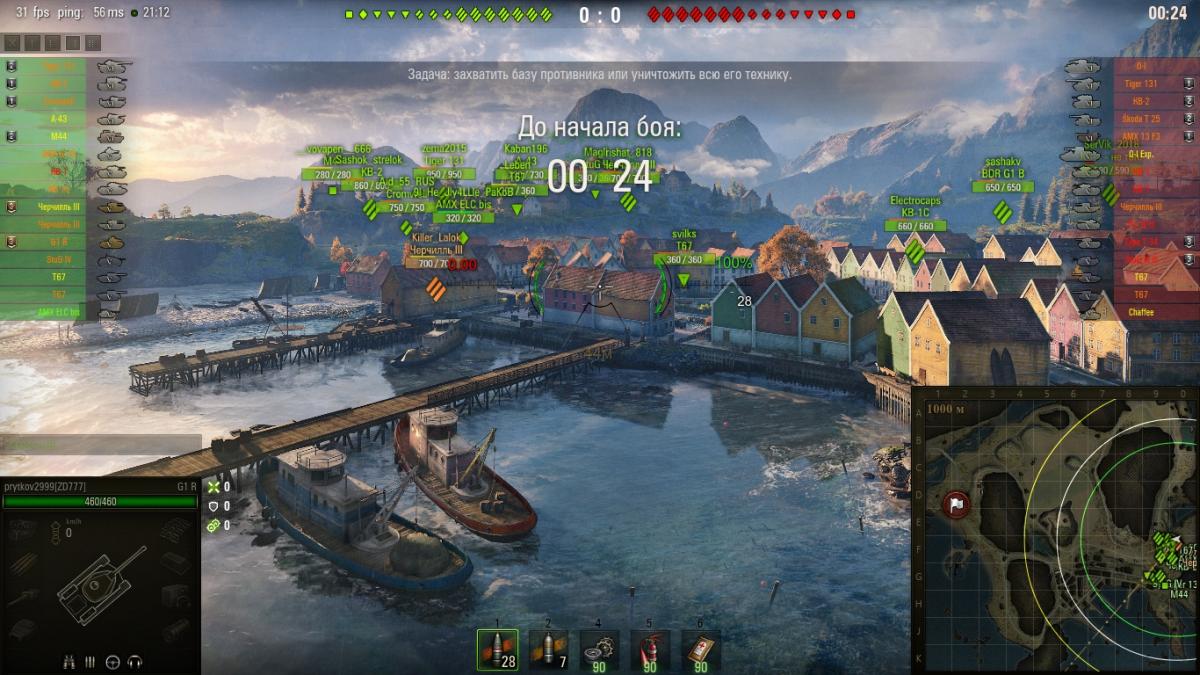Screen dimensions: 1200x675
Task: Click the steering wheel icon in damage panel
Action: point(112,661)
